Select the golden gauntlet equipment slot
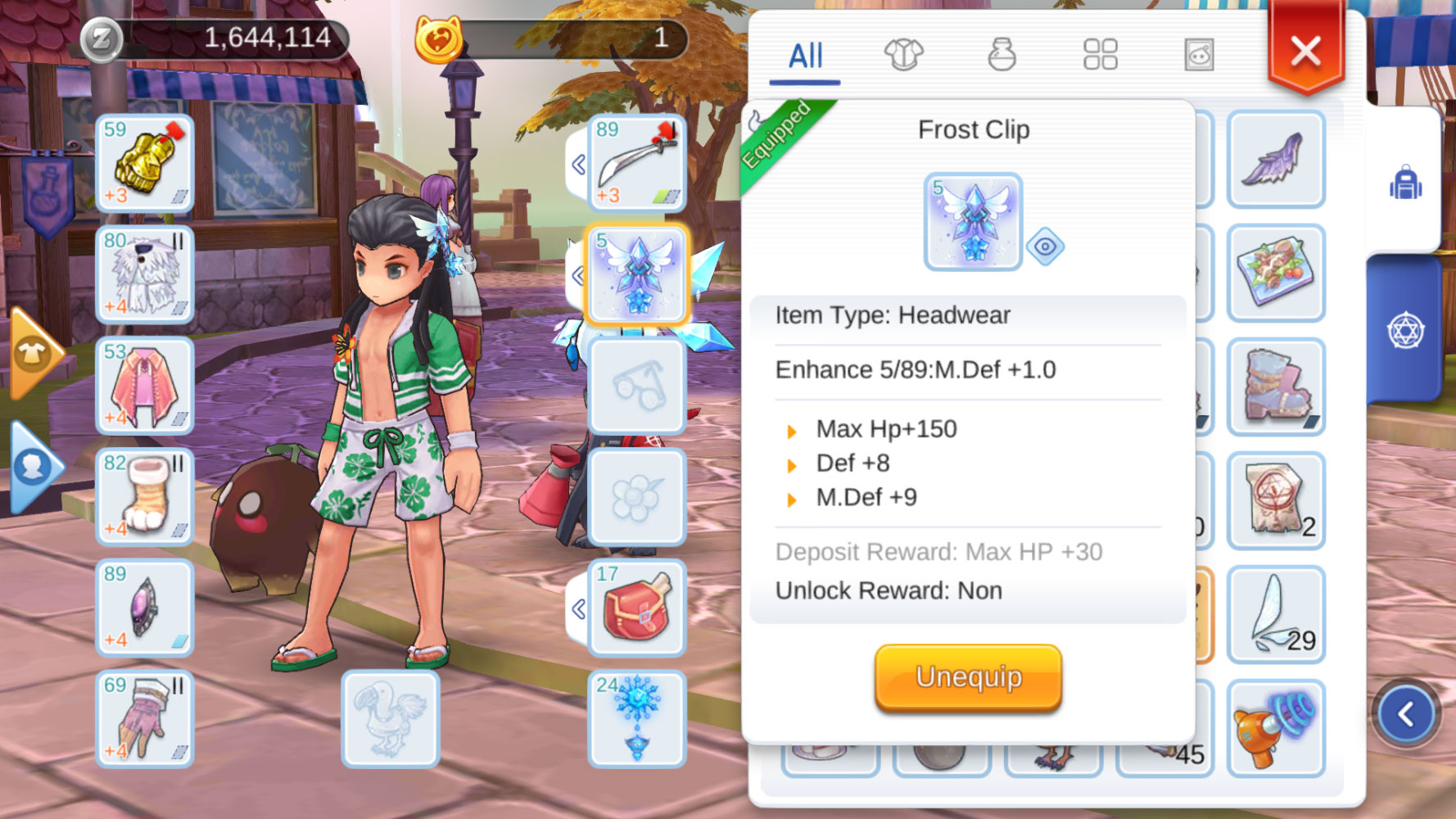1456x819 pixels. [145, 163]
